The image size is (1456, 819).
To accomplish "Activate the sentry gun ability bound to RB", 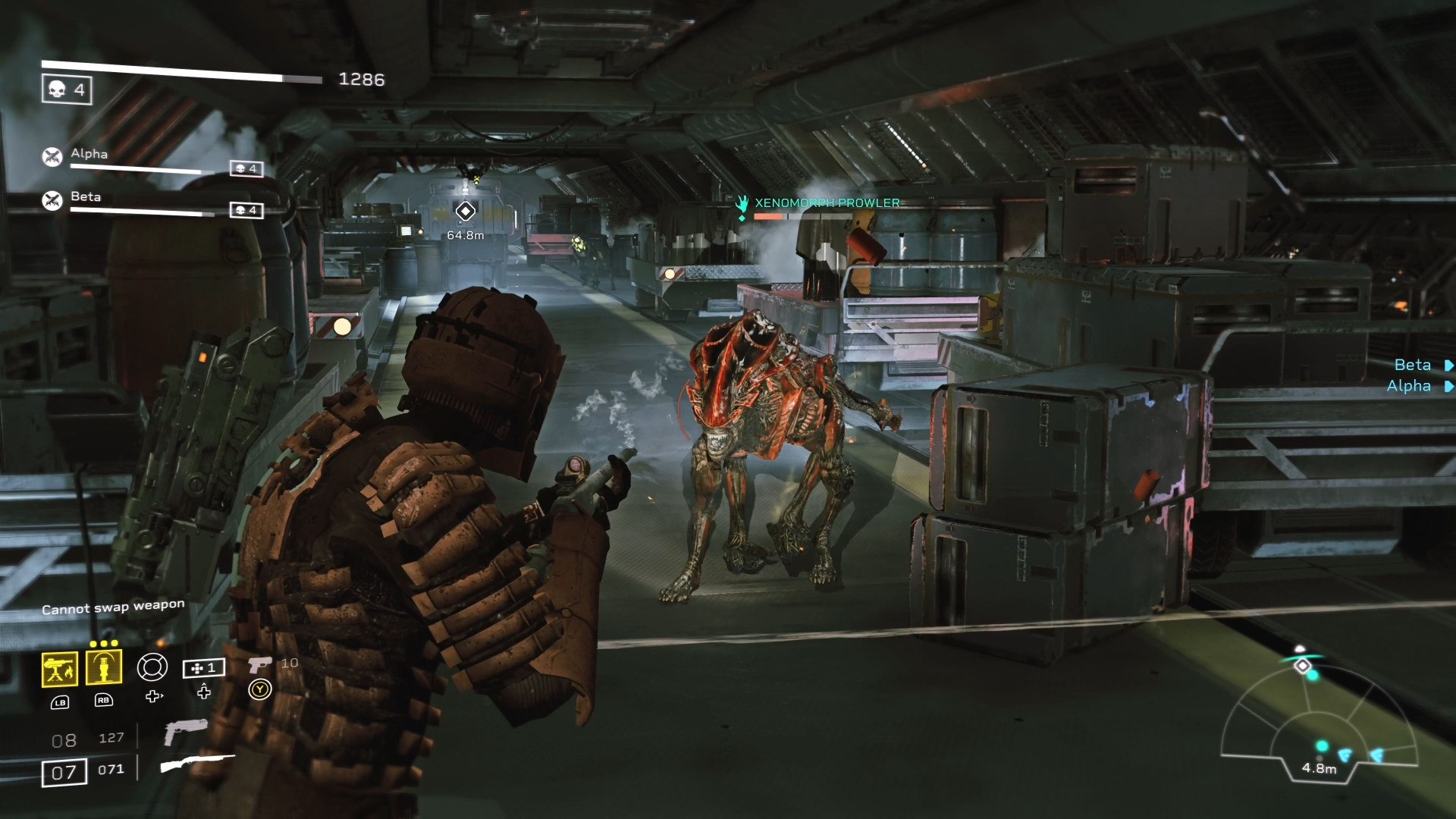I will (104, 668).
